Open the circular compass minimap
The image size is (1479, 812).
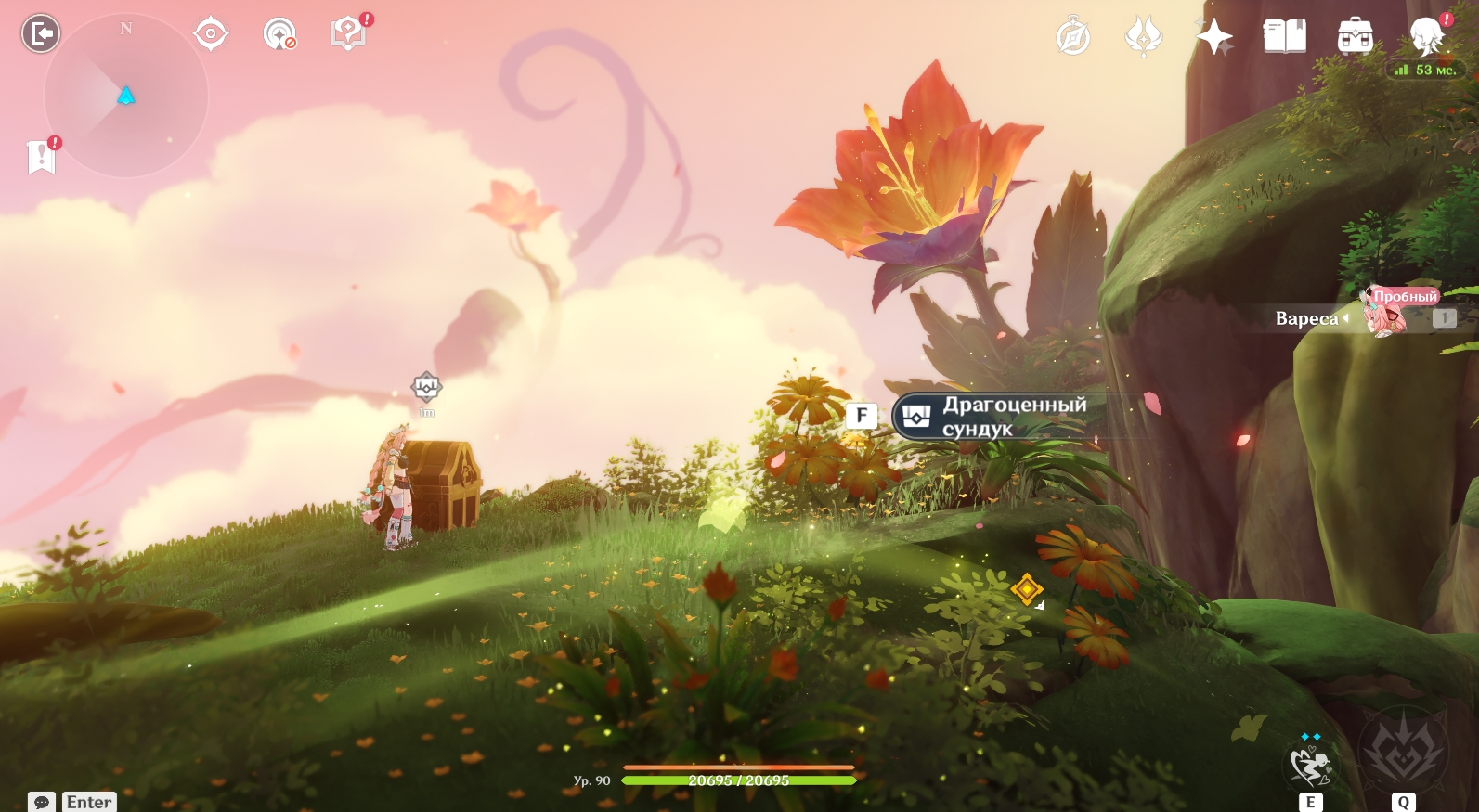[126, 96]
